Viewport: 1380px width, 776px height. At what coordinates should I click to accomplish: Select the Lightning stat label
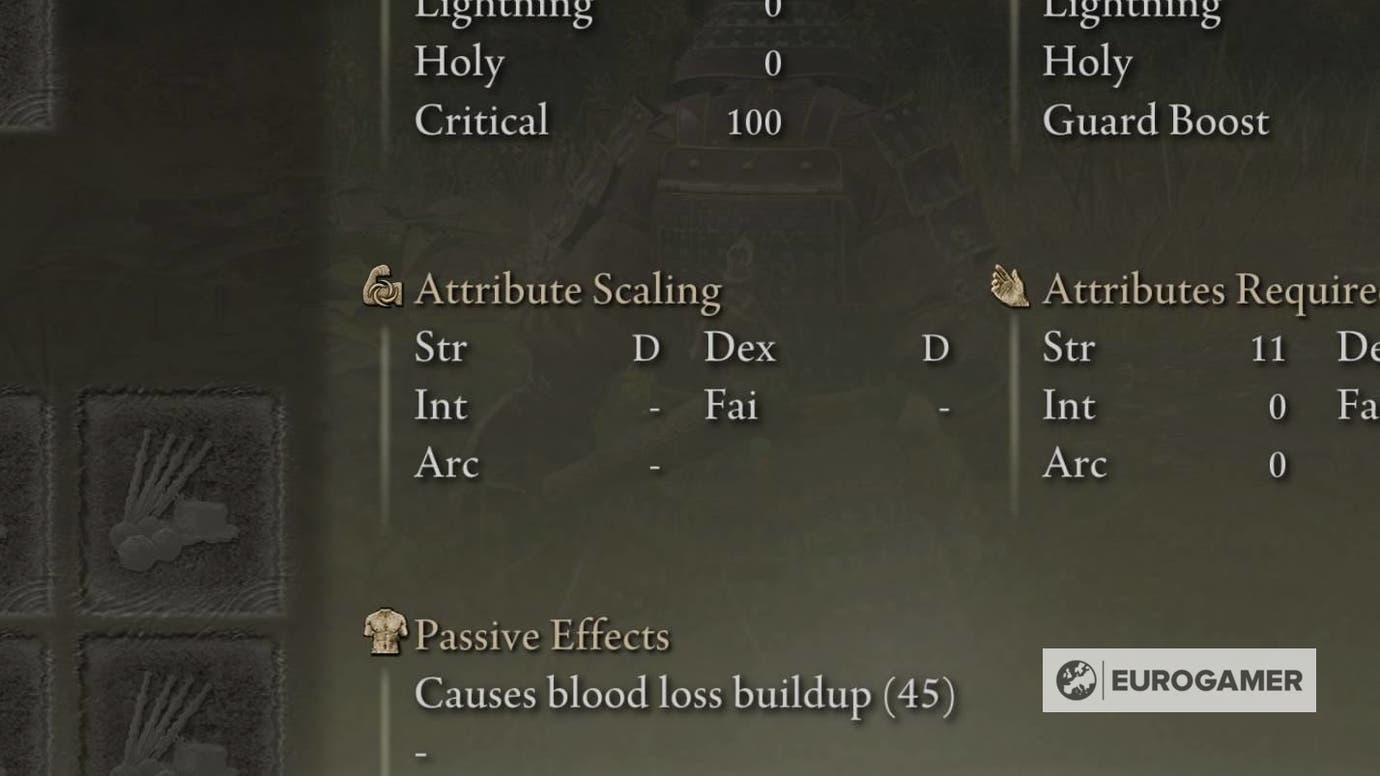[x=503, y=10]
